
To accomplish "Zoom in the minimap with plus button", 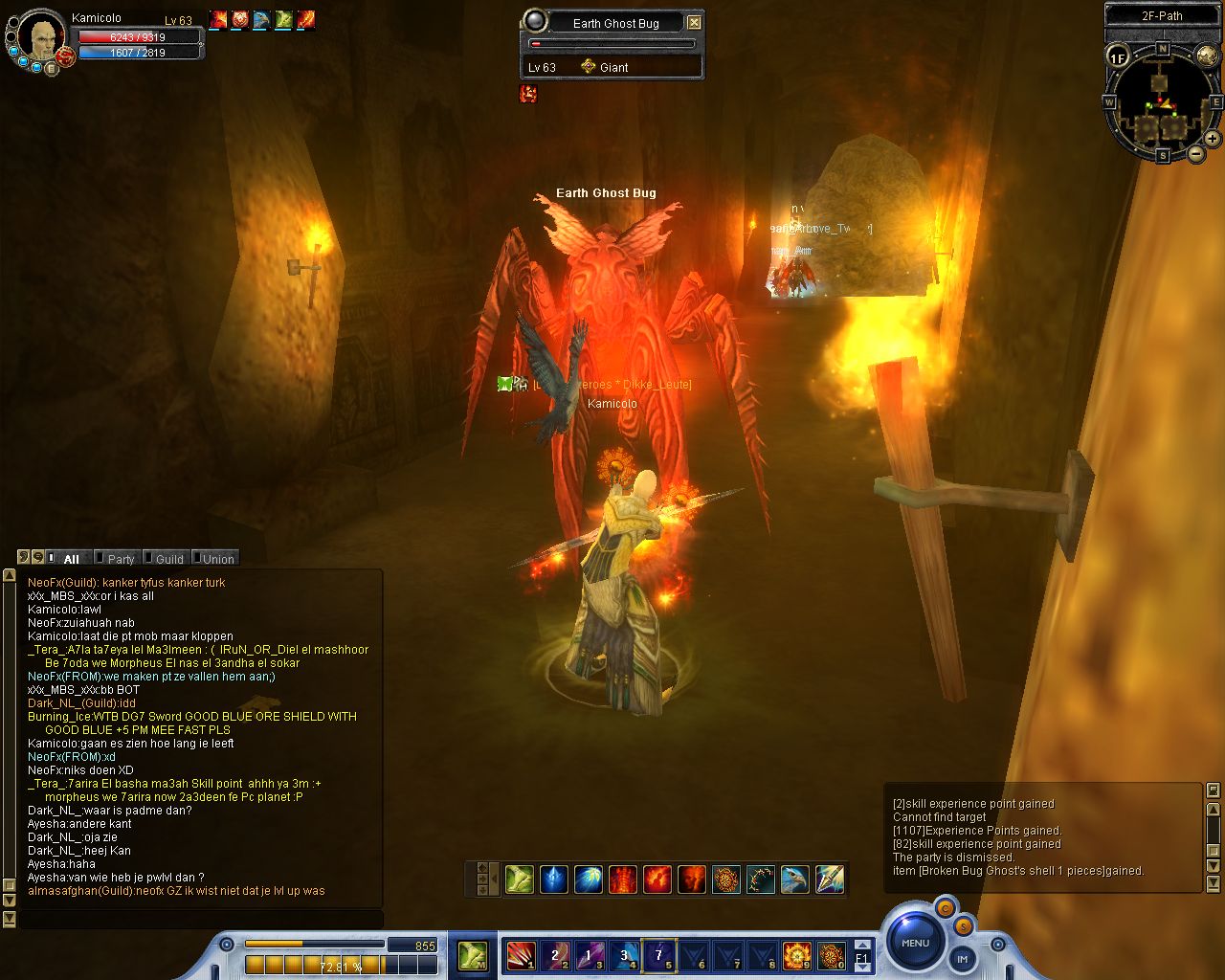I will (x=1212, y=139).
